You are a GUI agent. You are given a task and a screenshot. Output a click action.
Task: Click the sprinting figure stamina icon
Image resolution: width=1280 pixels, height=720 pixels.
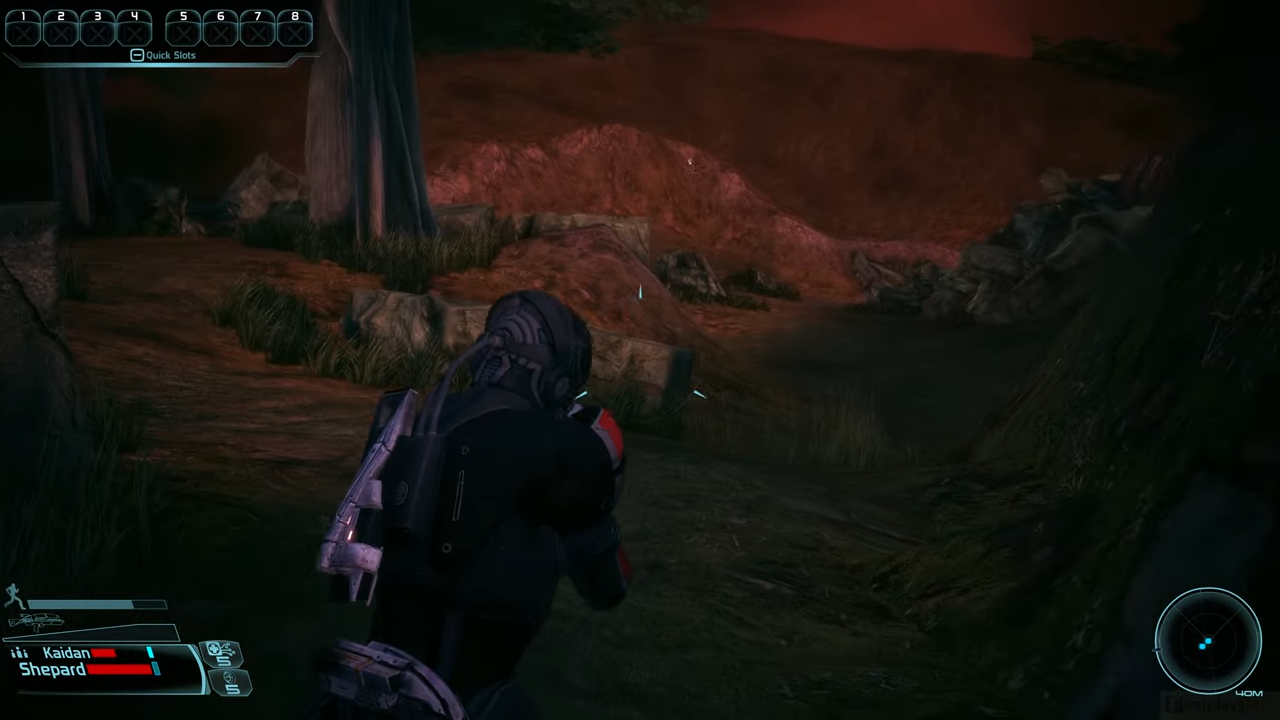point(14,596)
